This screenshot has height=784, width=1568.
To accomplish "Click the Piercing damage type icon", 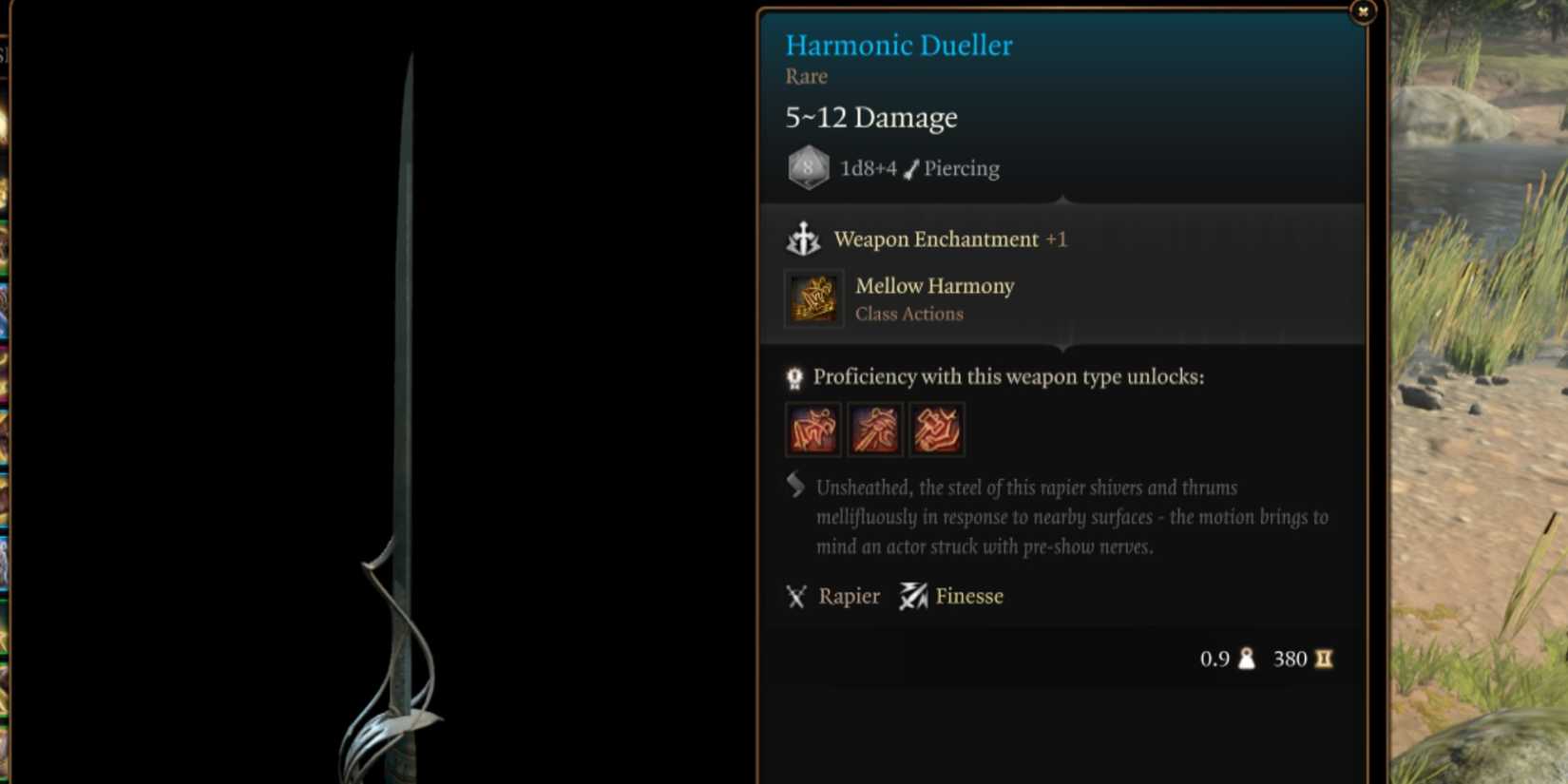I will point(909,167).
